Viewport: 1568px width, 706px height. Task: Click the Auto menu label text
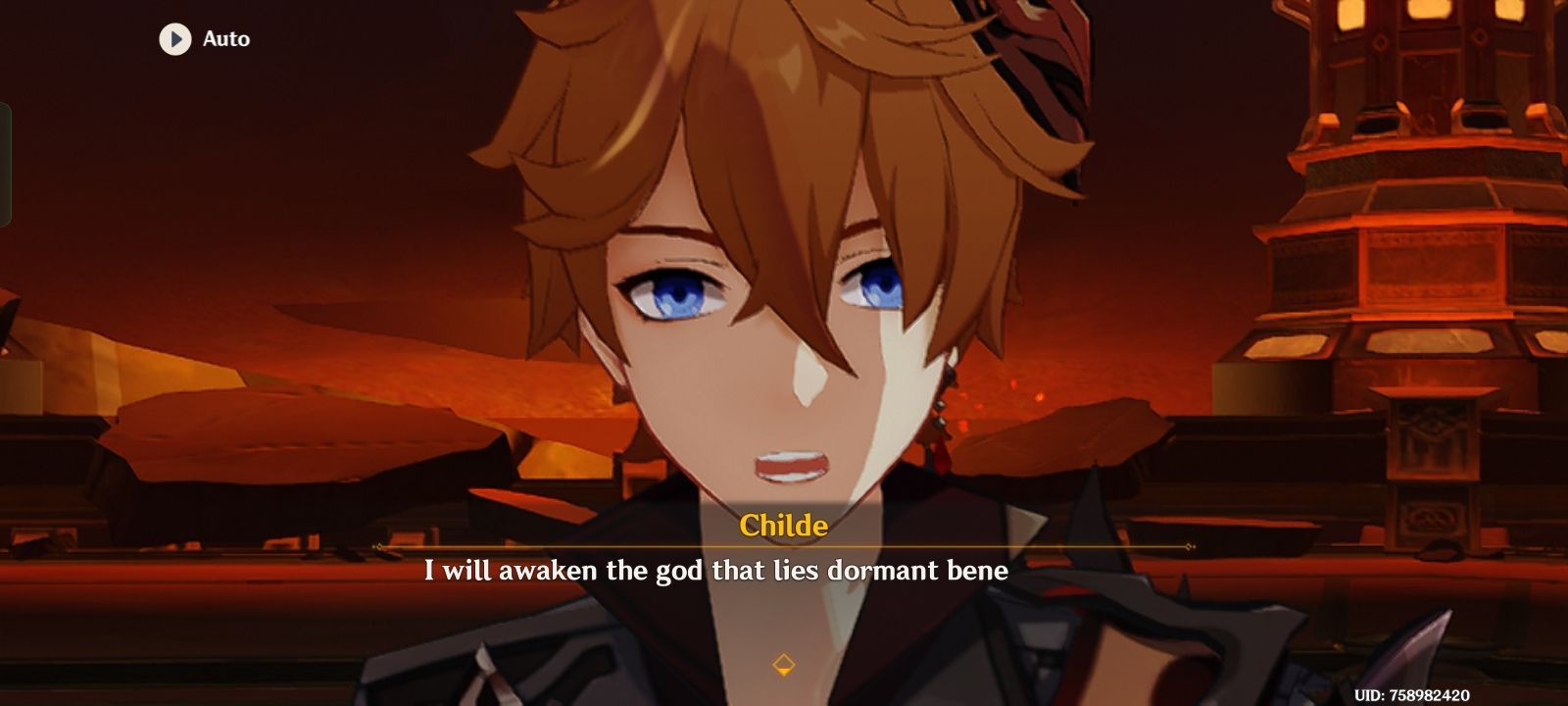click(x=225, y=40)
